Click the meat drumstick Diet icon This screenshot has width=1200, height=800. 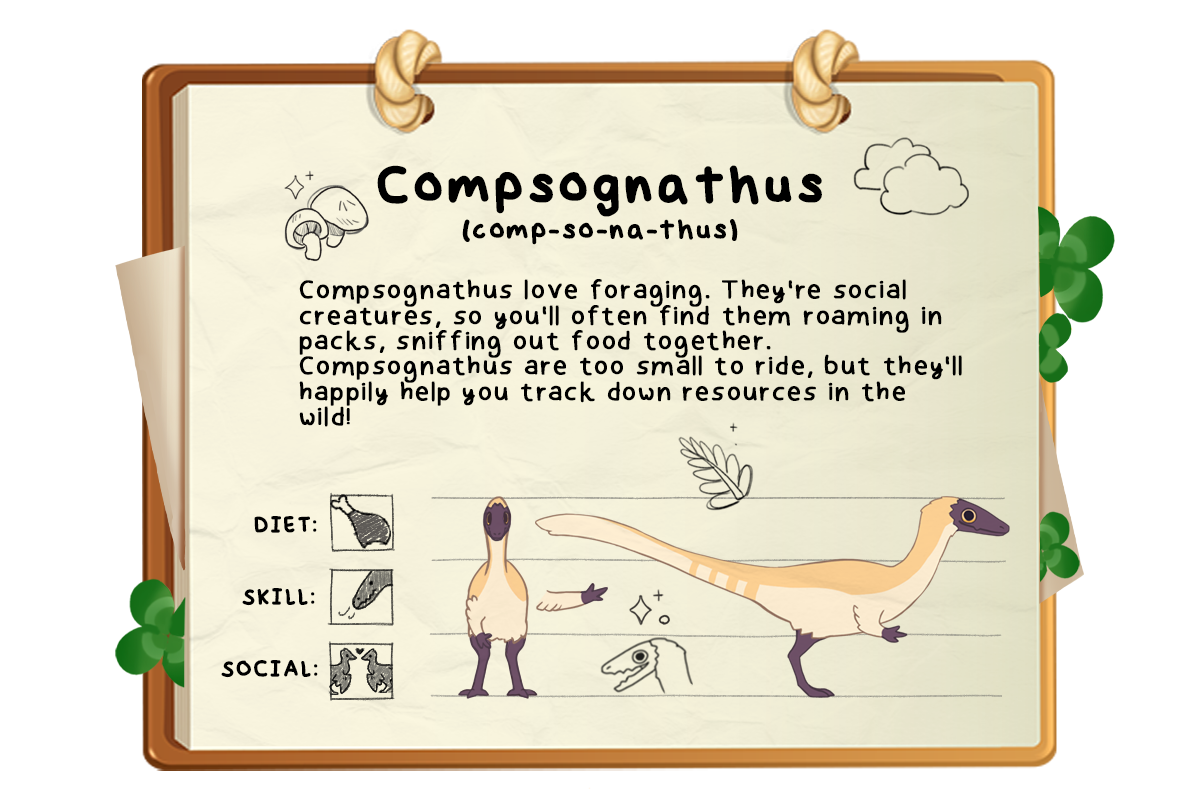tap(361, 522)
